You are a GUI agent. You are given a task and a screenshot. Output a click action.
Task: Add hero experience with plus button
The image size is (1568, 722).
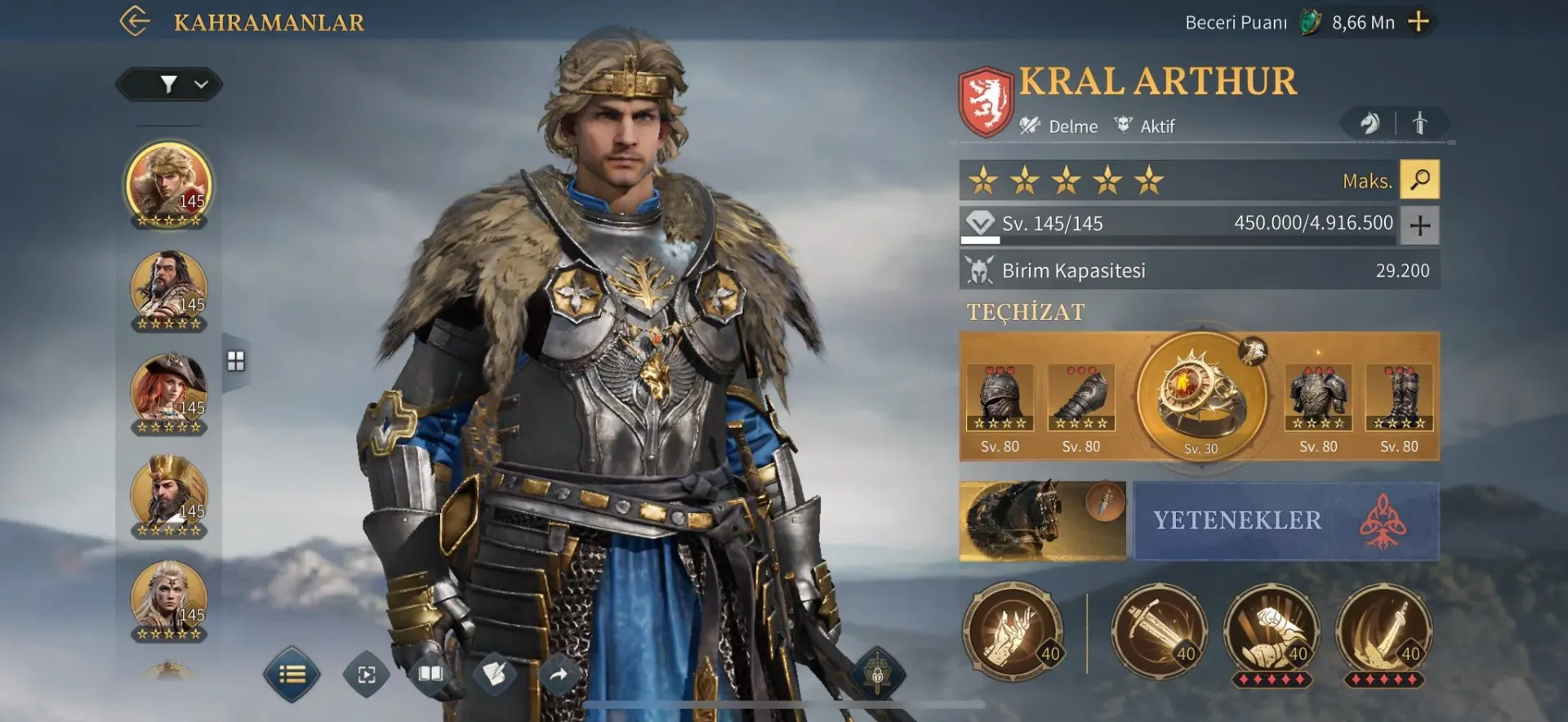[1419, 225]
